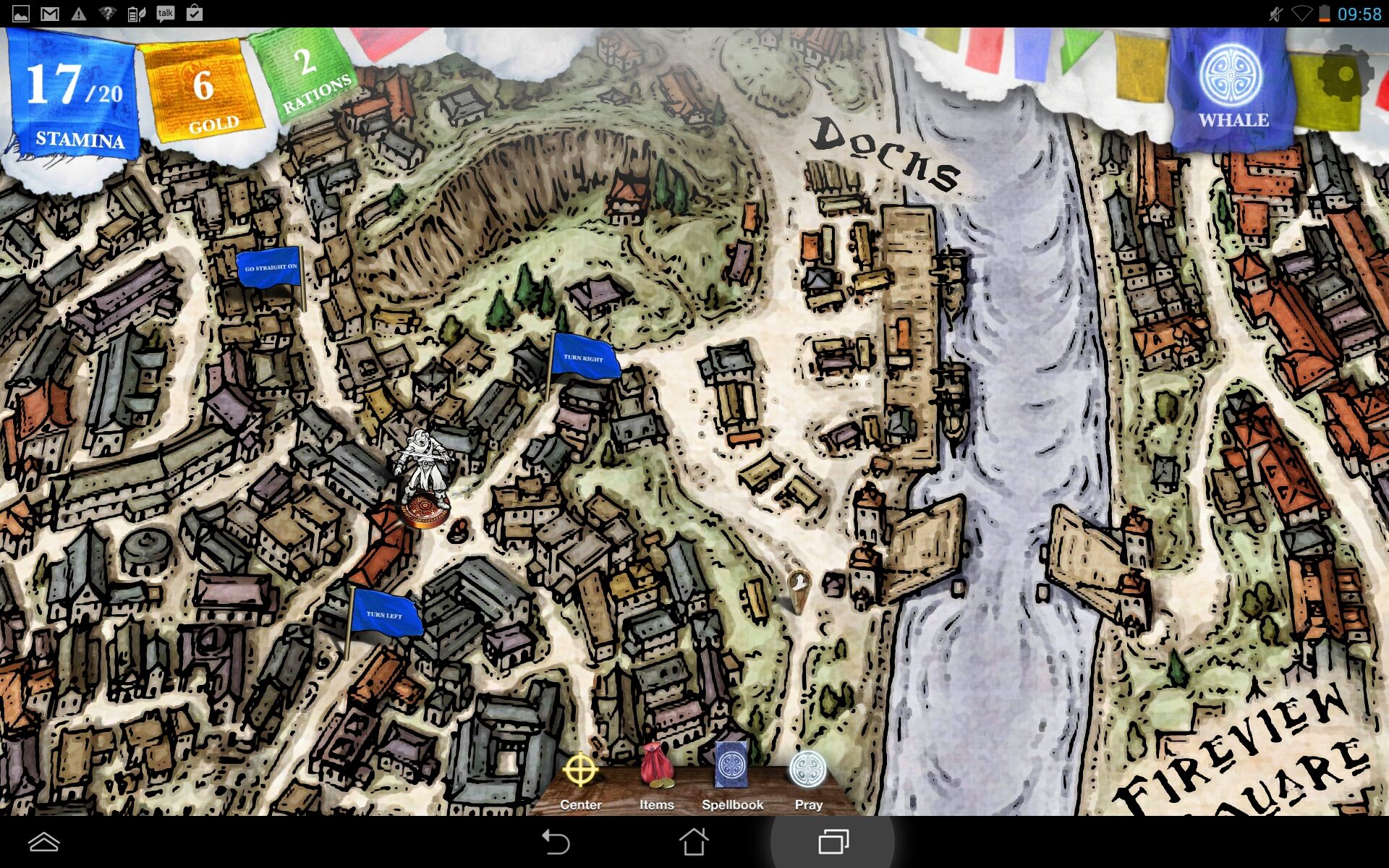Viewport: 1389px width, 868px height.
Task: Open settings with the gear icon
Action: click(x=1343, y=75)
